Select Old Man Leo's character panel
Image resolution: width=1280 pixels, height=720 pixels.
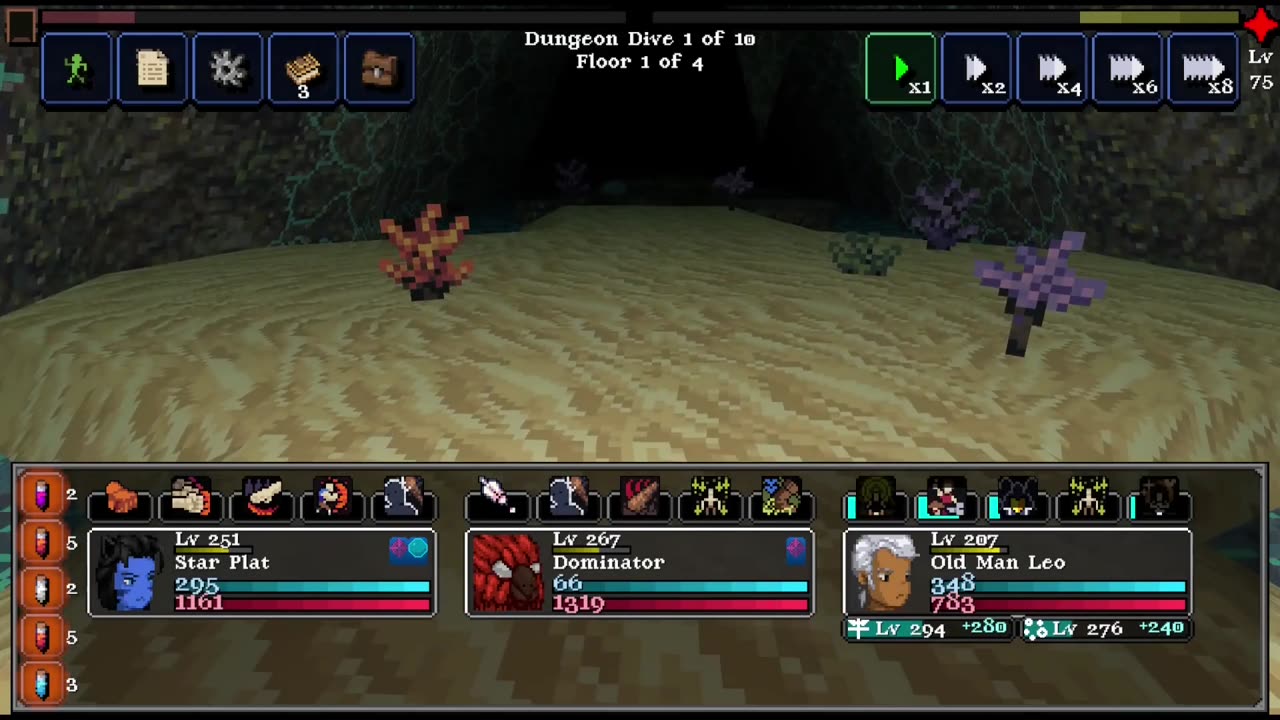(1018, 572)
